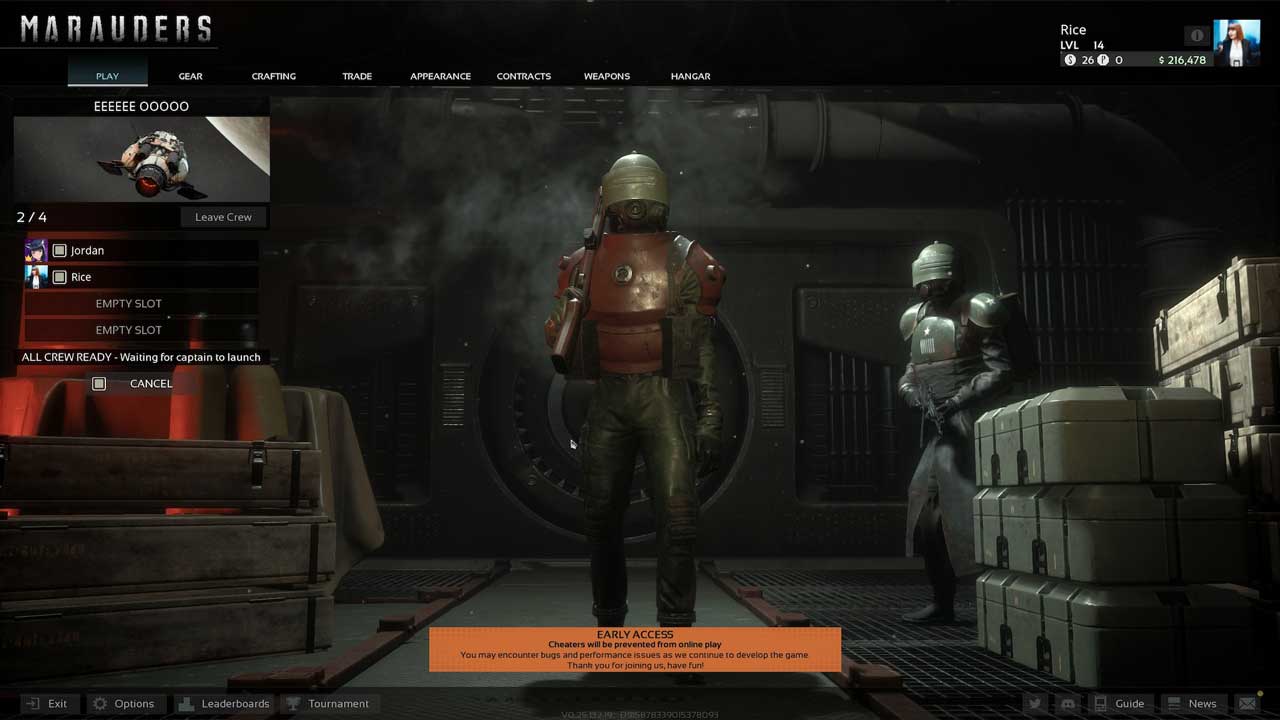Screen dimensions: 1280x720
Task: Open the Trade tab
Action: (x=357, y=76)
